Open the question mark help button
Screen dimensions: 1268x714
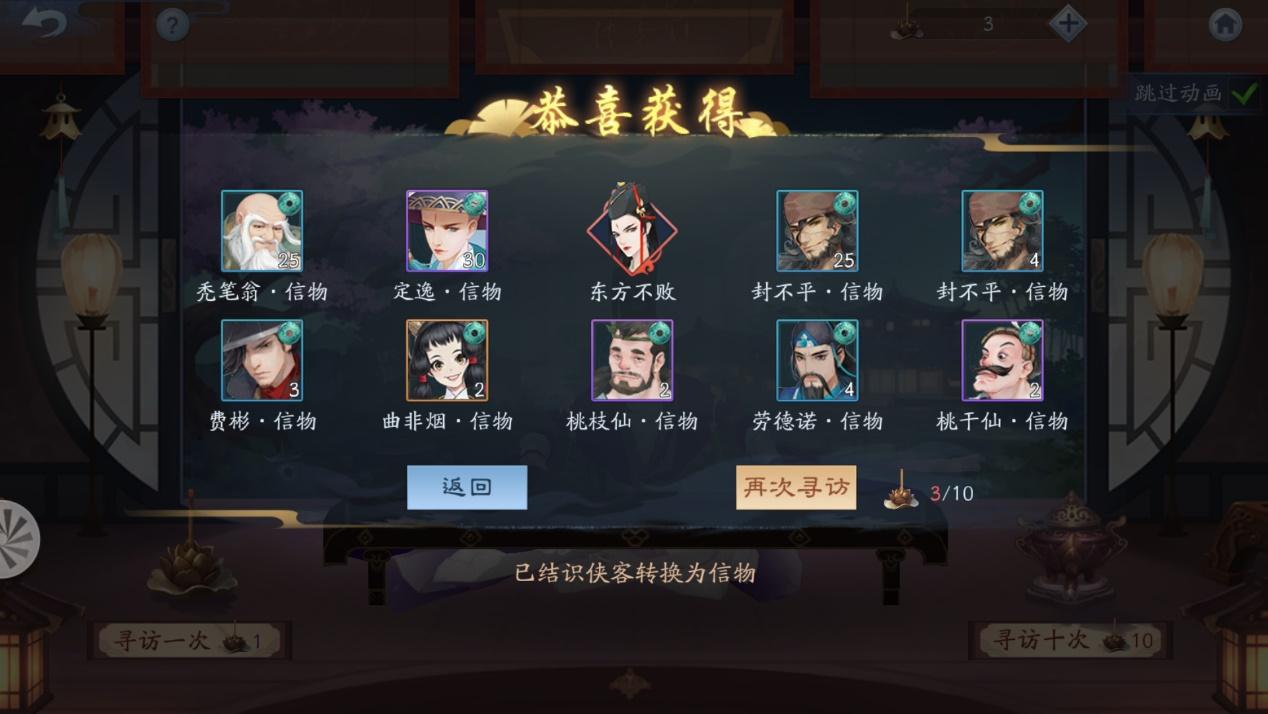pyautogui.click(x=172, y=25)
